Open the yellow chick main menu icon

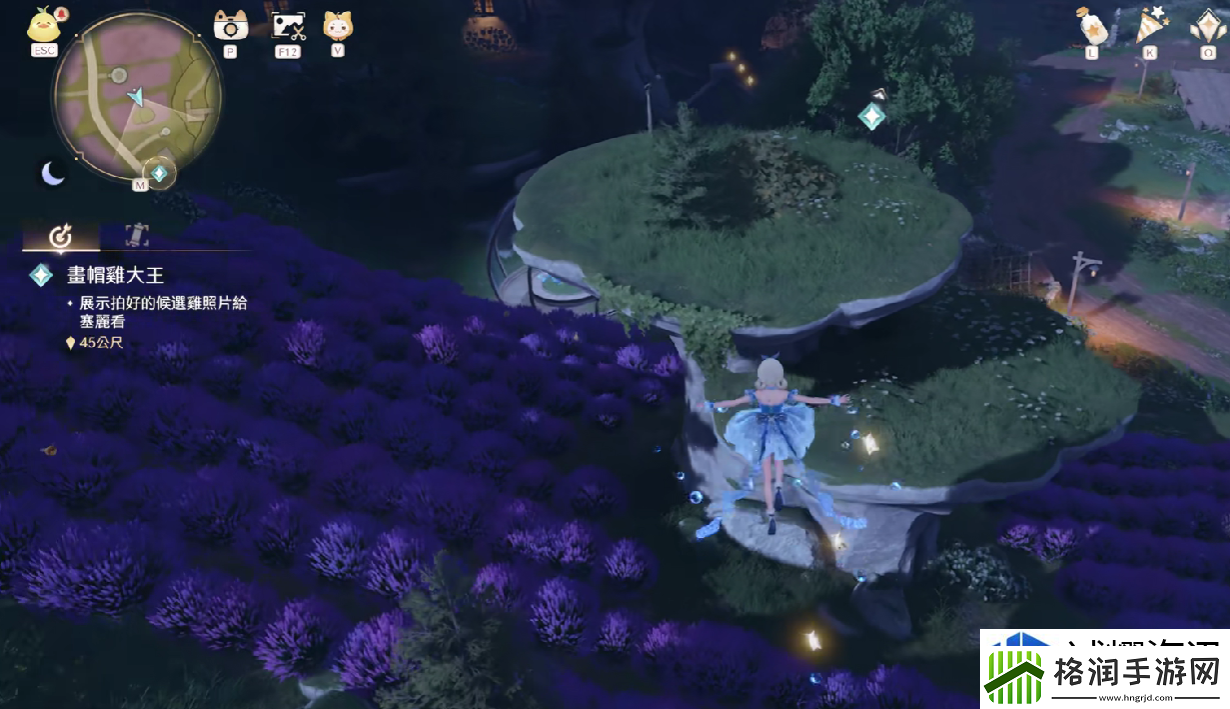pyautogui.click(x=42, y=24)
